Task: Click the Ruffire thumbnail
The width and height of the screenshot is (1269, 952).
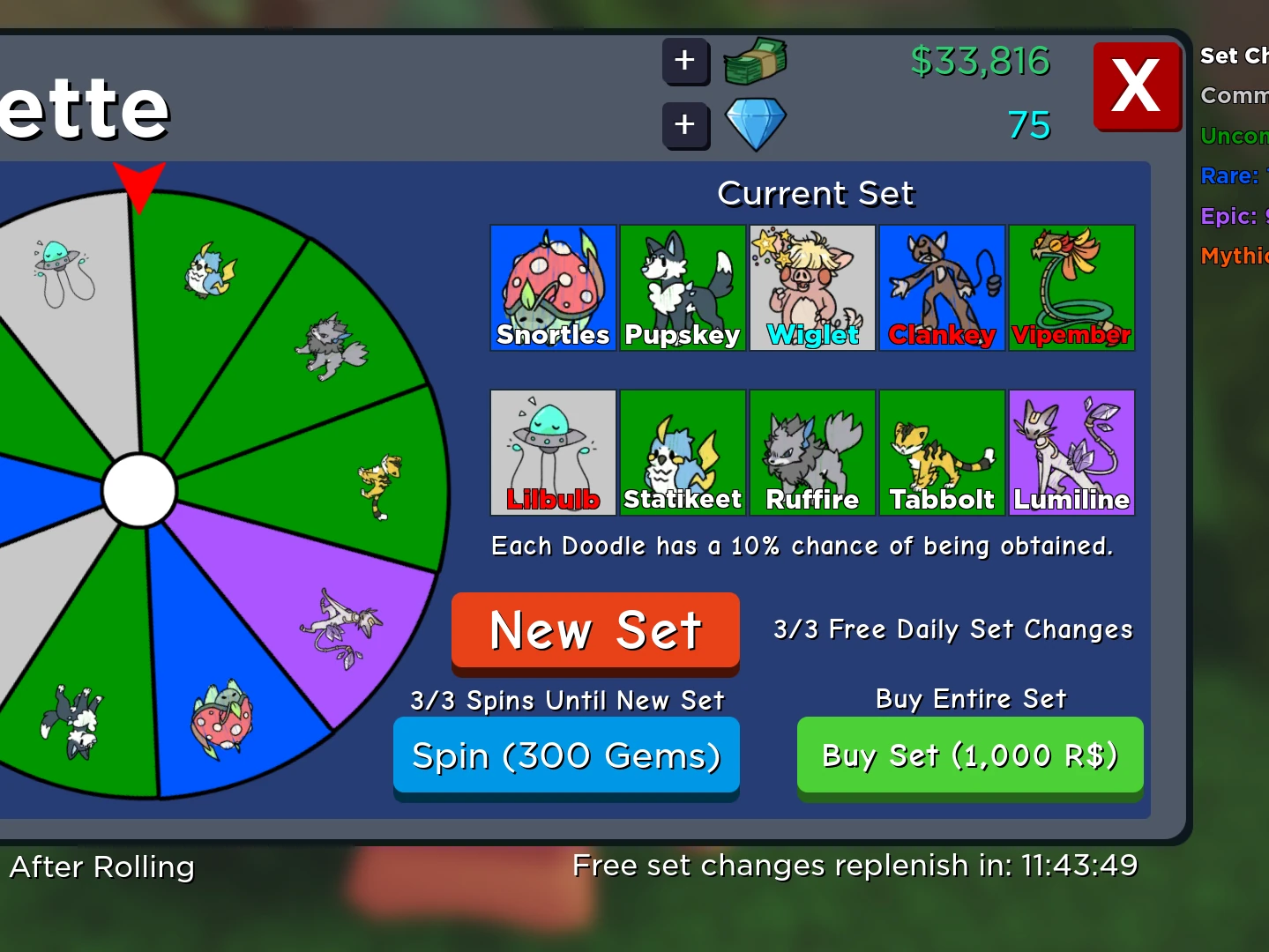Action: 811,452
